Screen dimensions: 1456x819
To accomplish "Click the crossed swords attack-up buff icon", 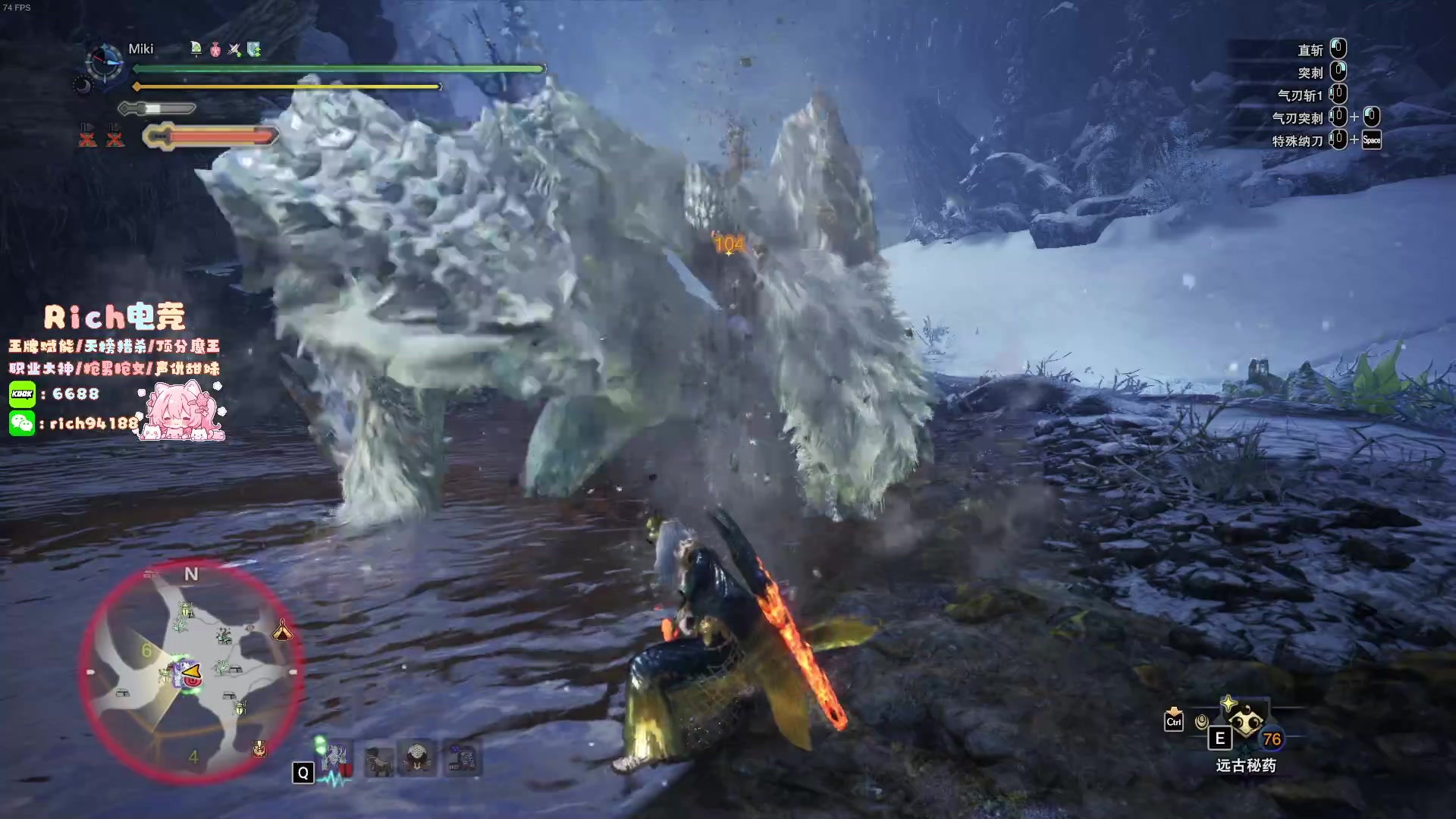I will (234, 49).
